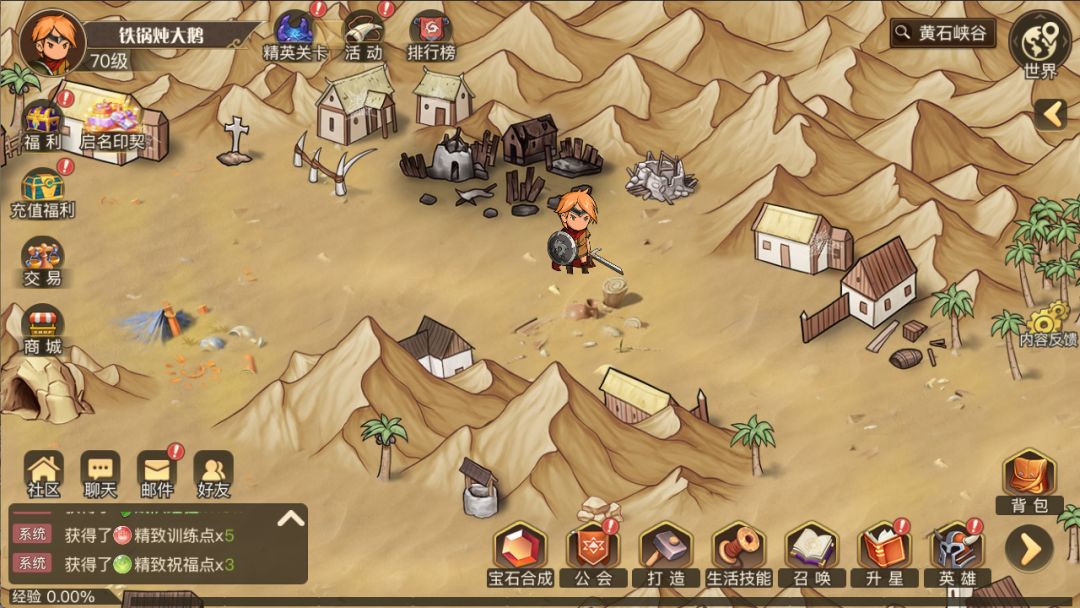Open 充值福利 recharge rewards chest

(x=43, y=192)
